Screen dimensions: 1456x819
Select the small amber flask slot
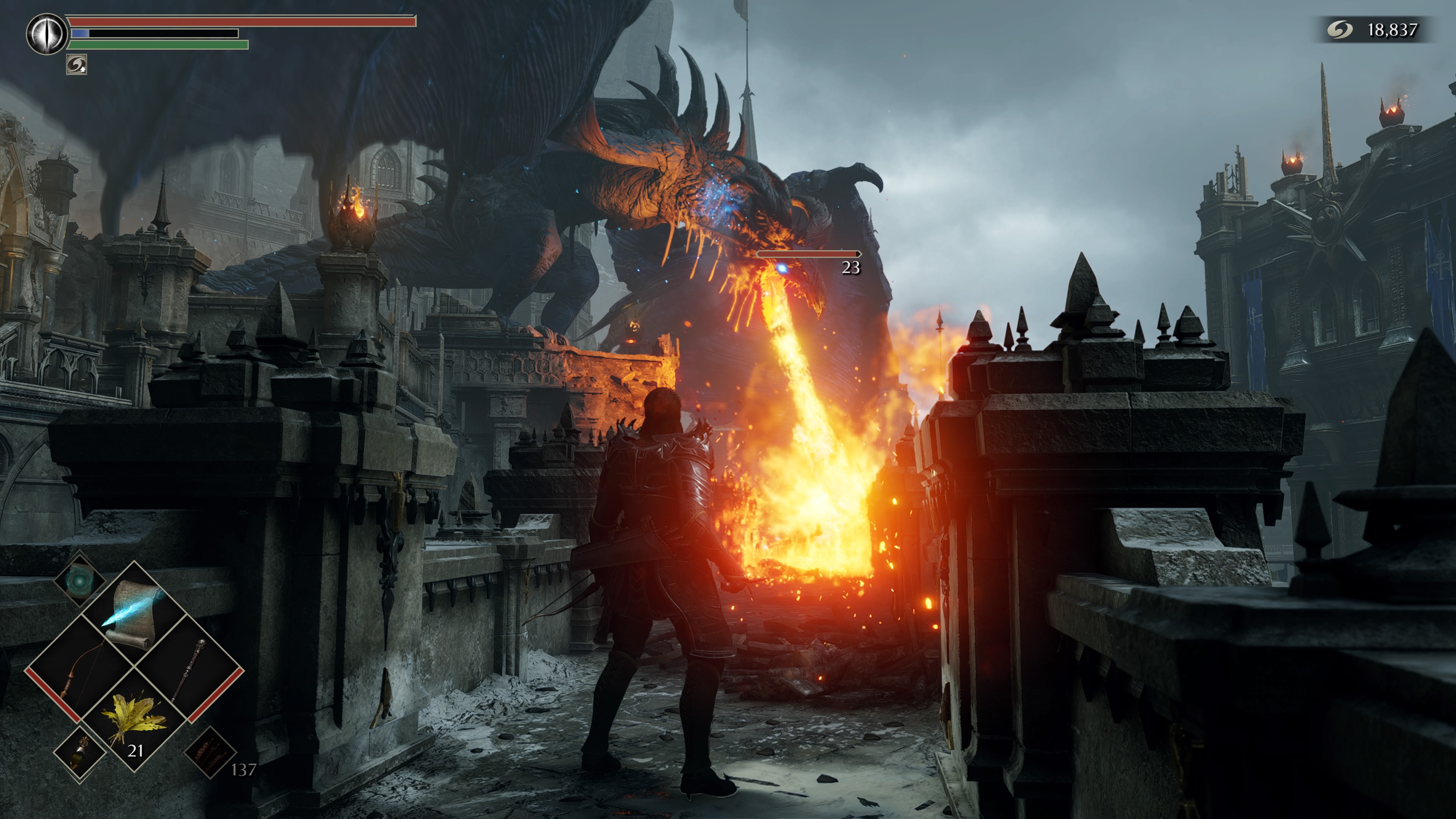[80, 753]
